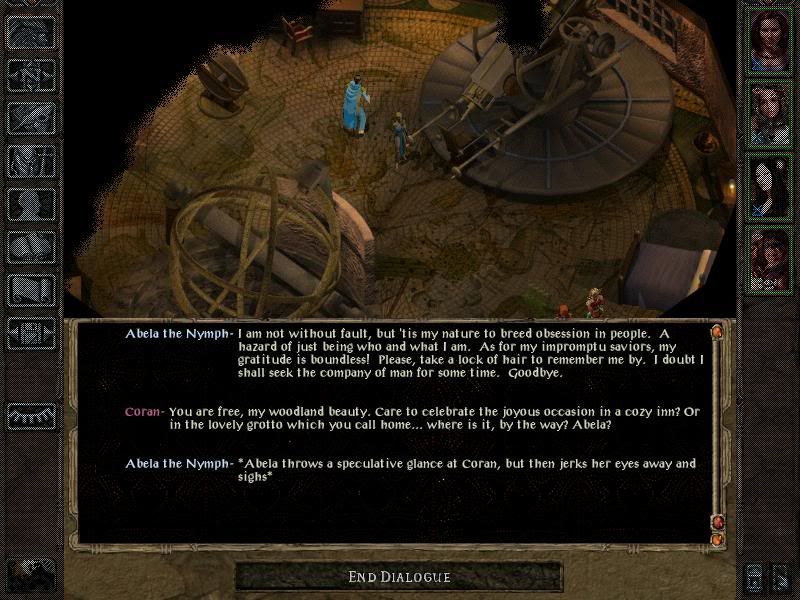
Task: Open the area map from the sidebar
Action: coord(29,73)
